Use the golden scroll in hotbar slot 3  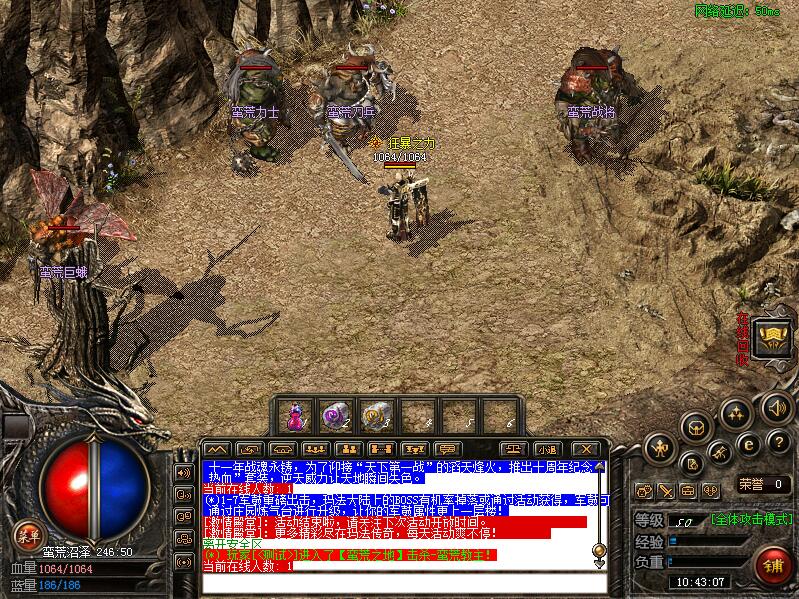[x=373, y=415]
